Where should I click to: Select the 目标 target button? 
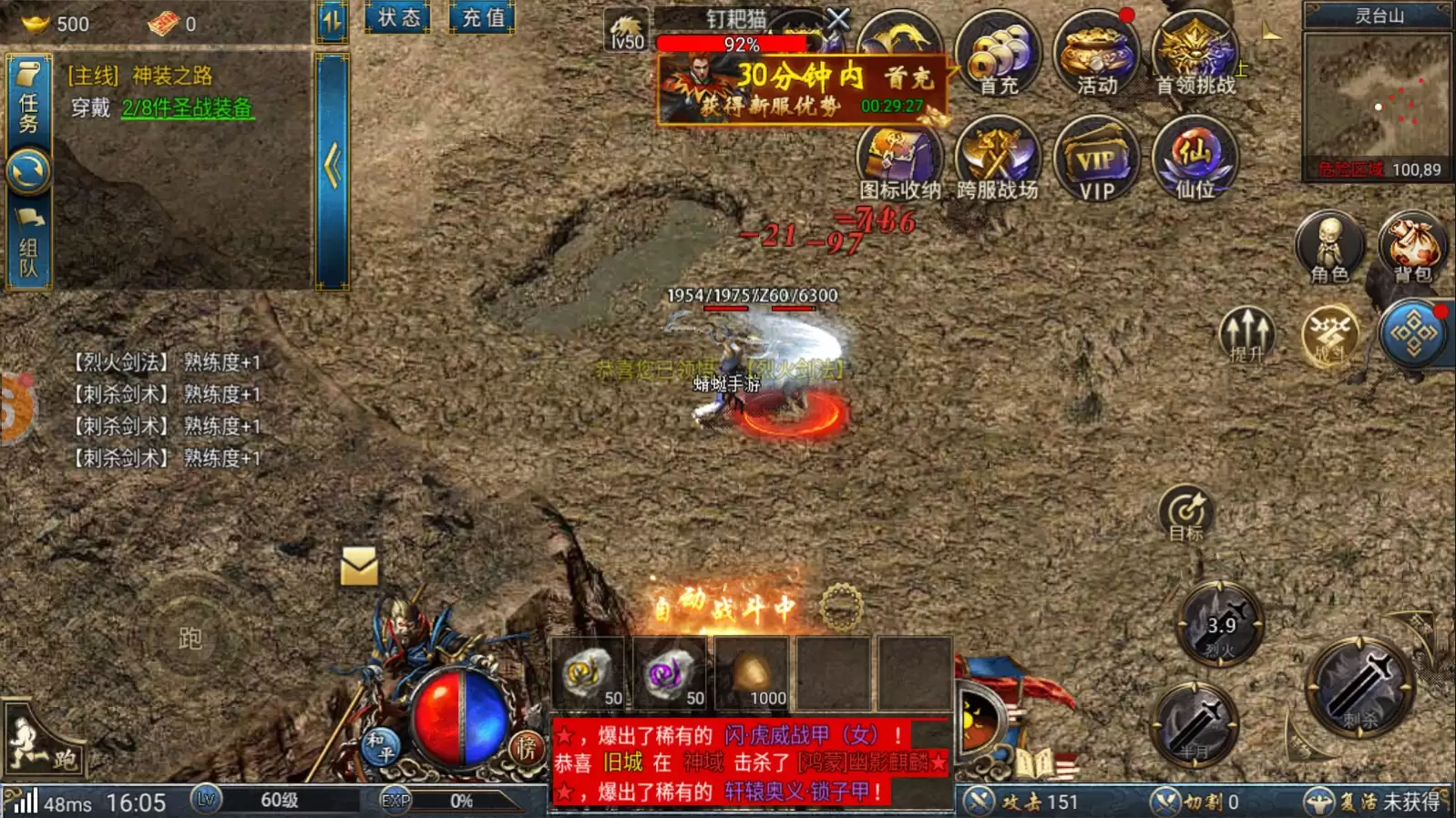pyautogui.click(x=1186, y=513)
